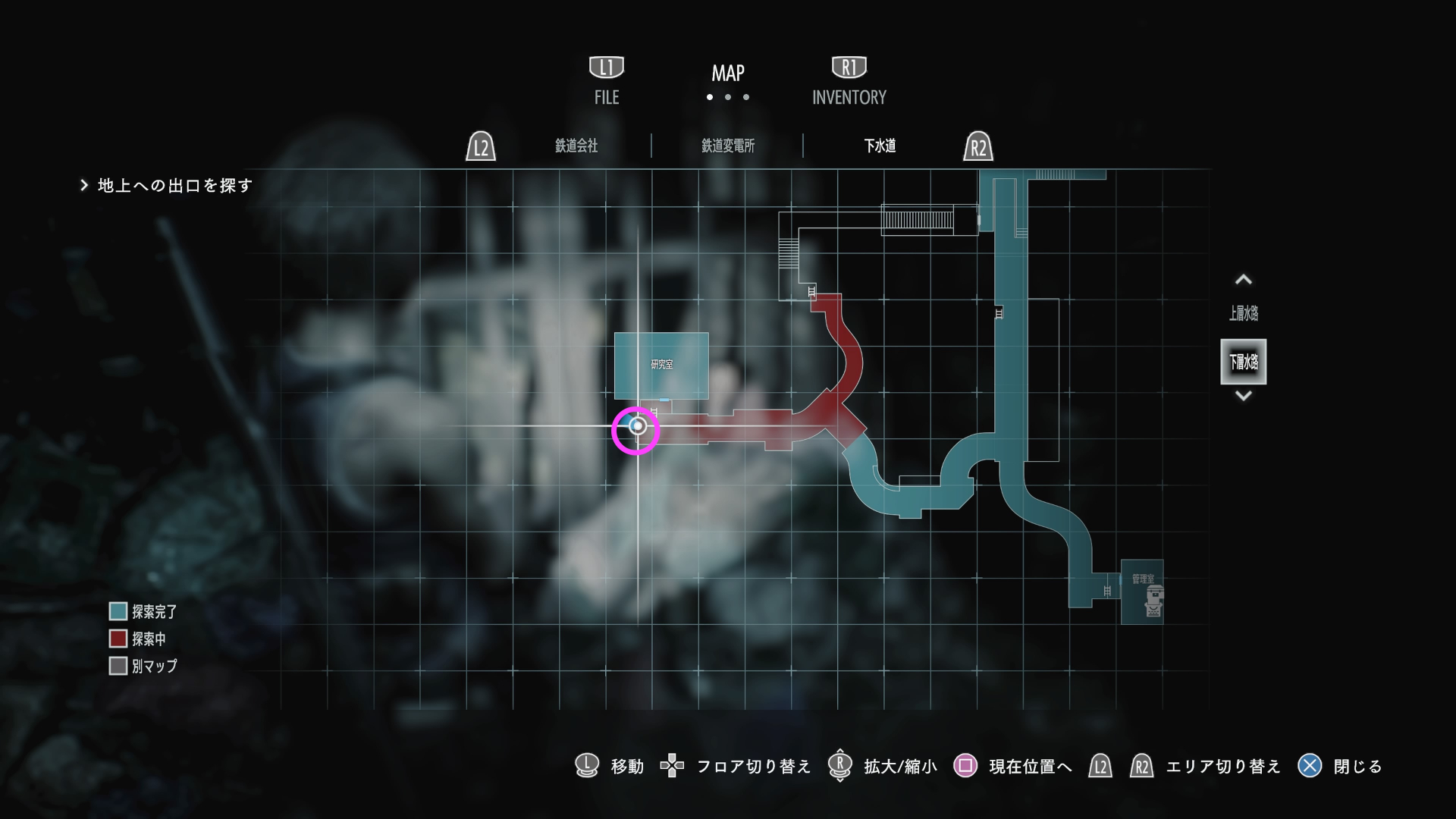The image size is (1456, 819).
Task: Click the player character icon in 管理室
Action: tap(1152, 603)
